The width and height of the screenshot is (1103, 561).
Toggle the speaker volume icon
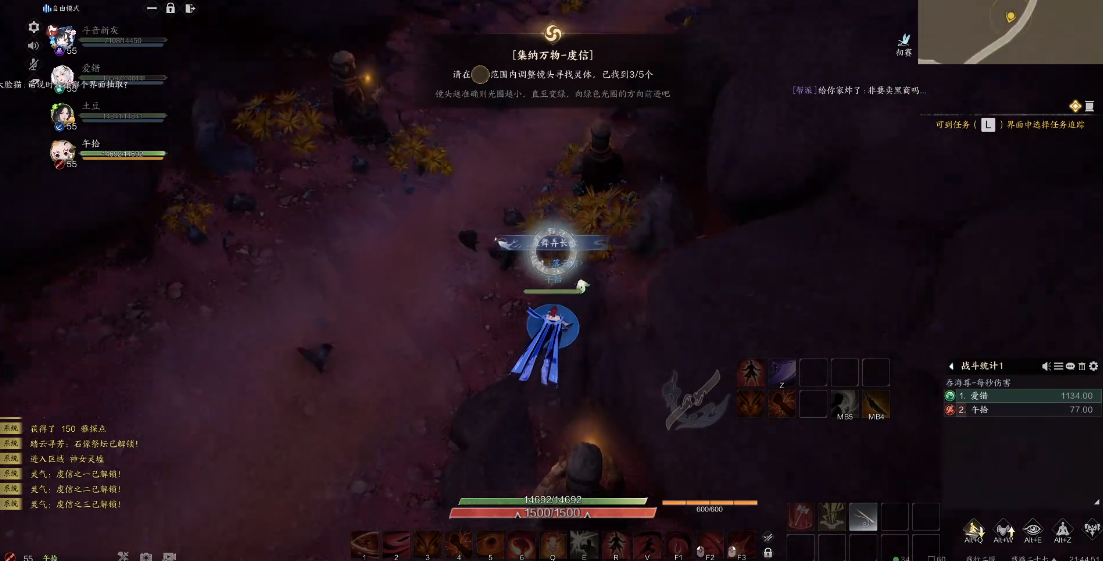point(33,45)
